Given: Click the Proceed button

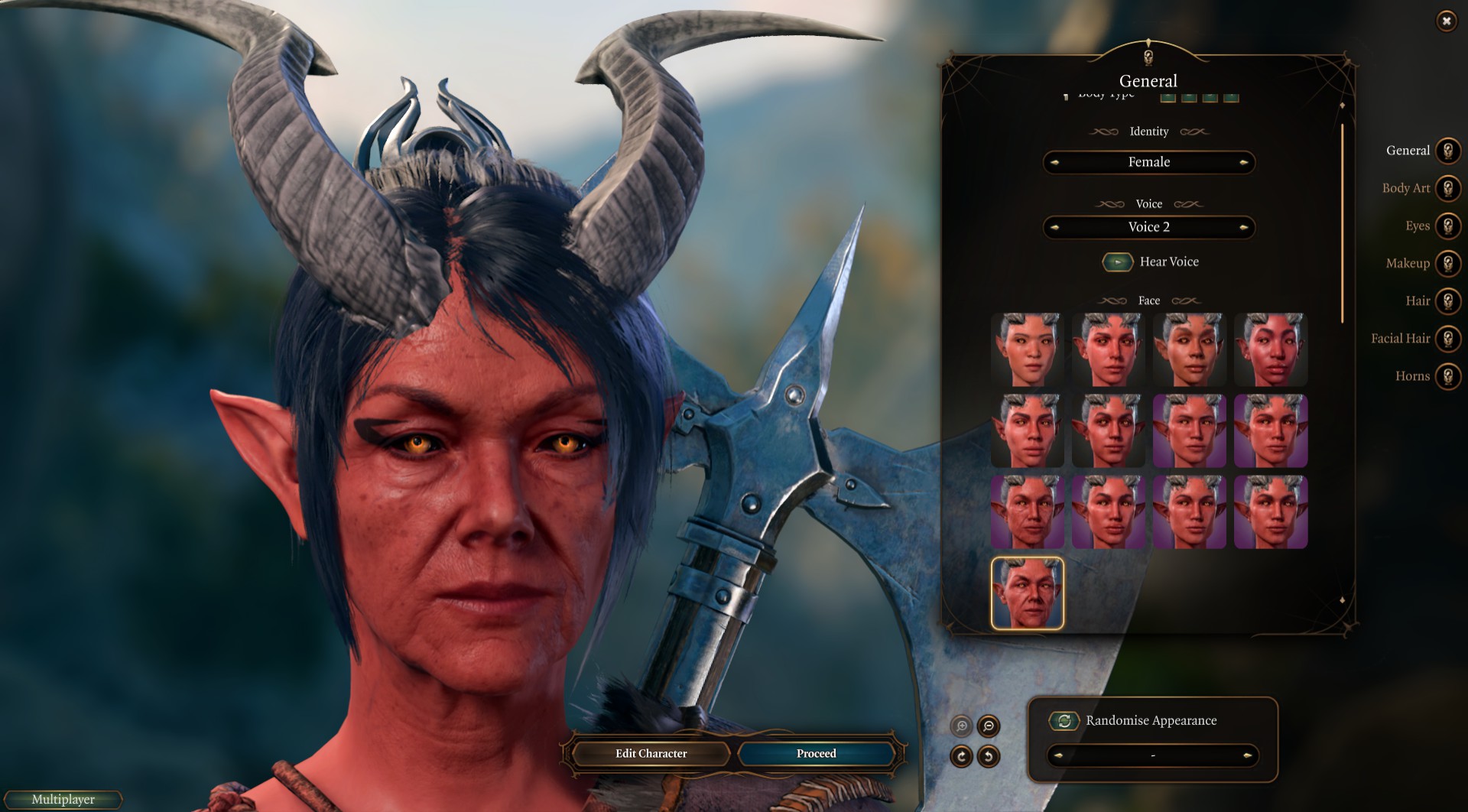Looking at the screenshot, I should tap(816, 753).
